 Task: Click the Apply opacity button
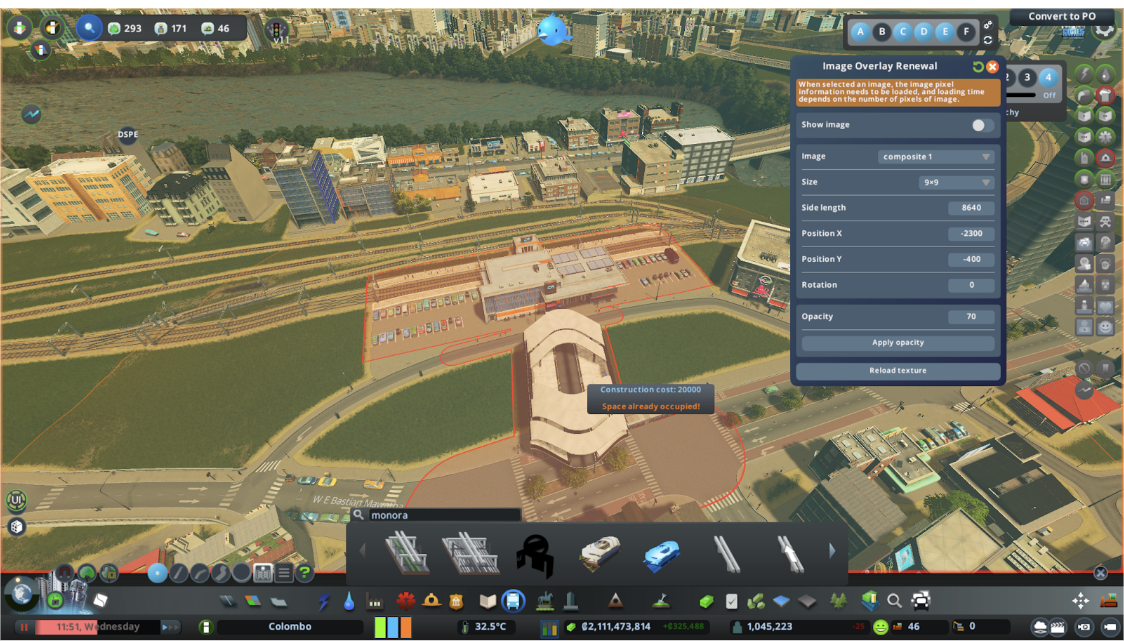897,343
